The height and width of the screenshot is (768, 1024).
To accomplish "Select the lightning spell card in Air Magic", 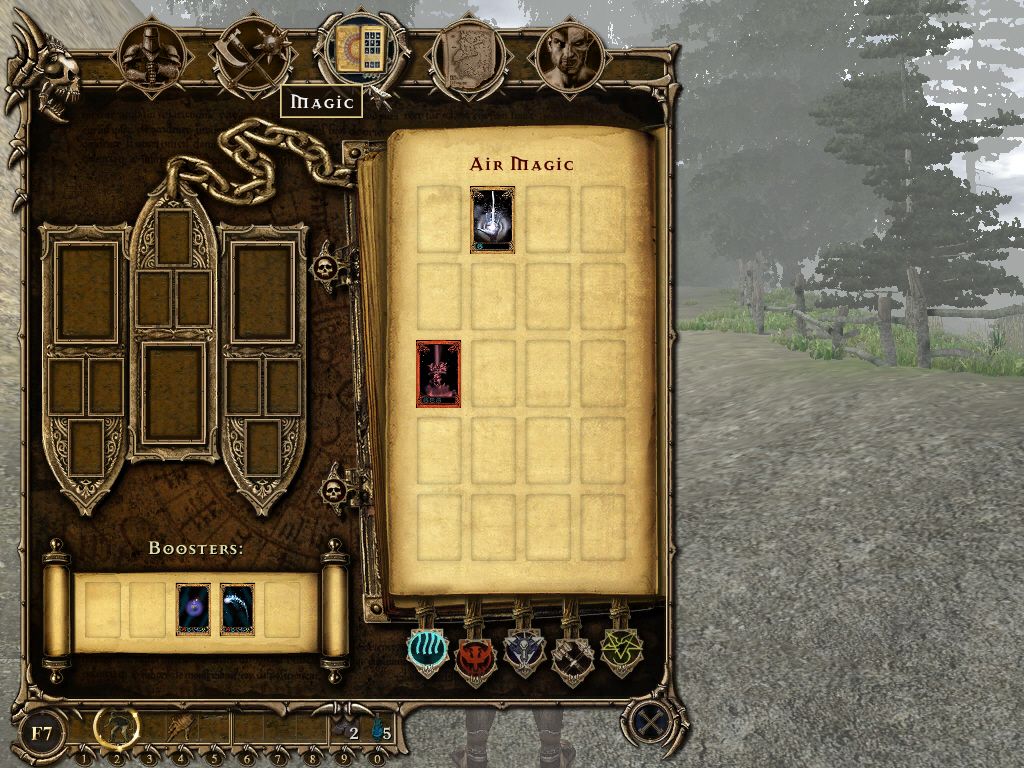I will click(x=492, y=219).
